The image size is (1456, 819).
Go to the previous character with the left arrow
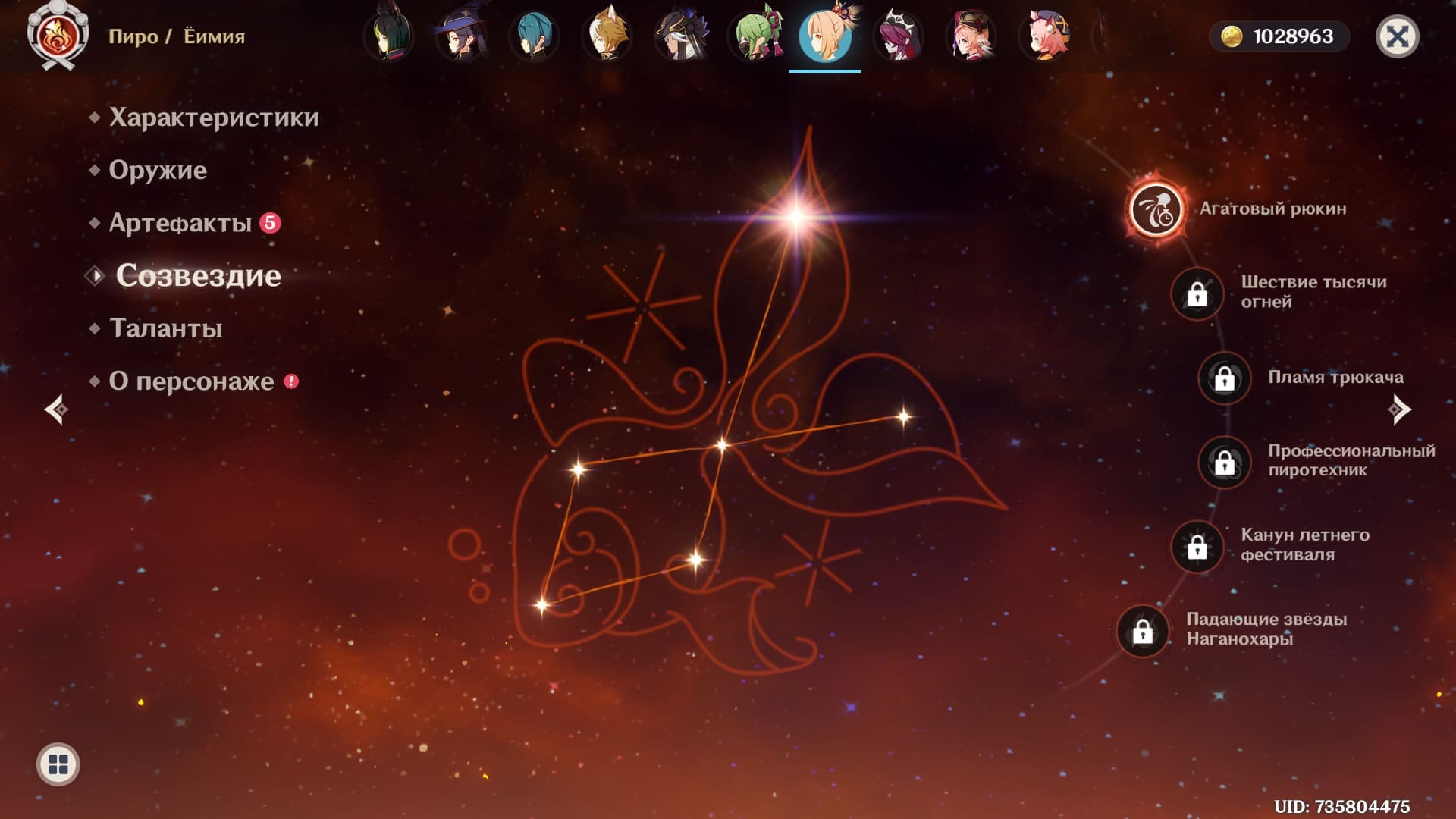pyautogui.click(x=56, y=409)
